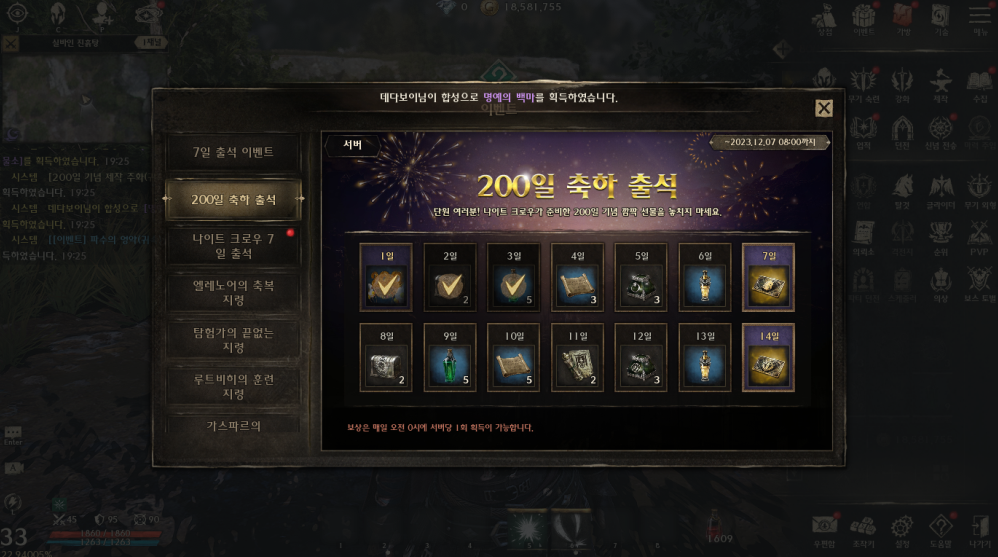Select the 200일 축하 출석 tab
The width and height of the screenshot is (998, 557).
tap(233, 200)
